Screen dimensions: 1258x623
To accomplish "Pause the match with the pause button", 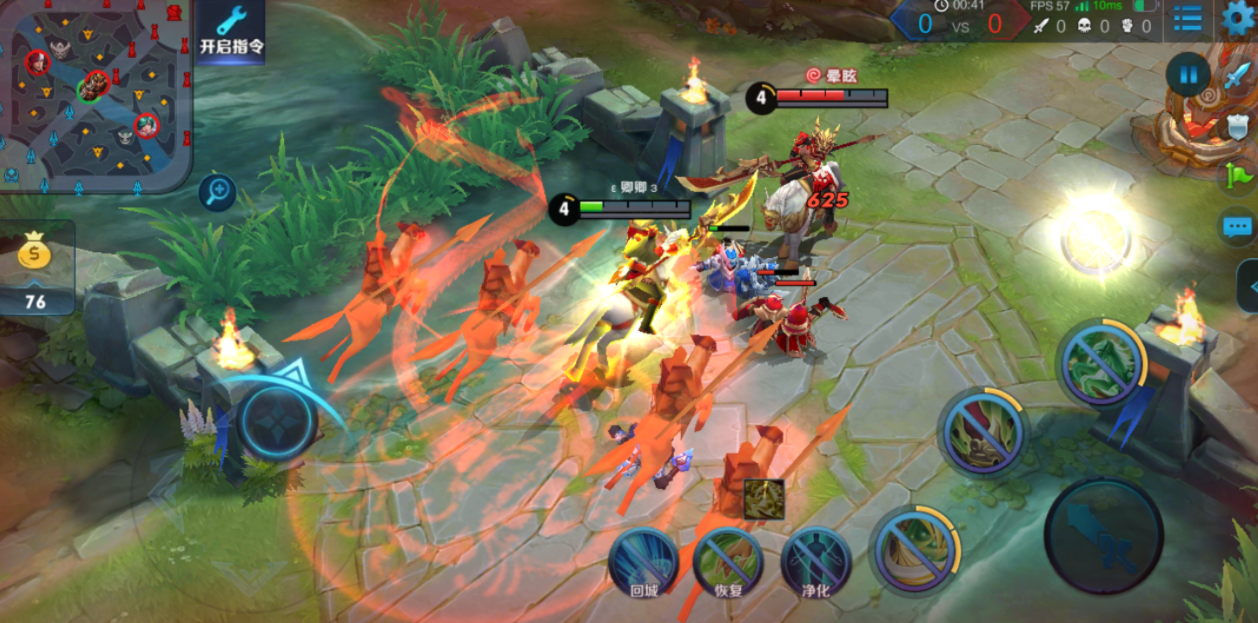I will point(1188,75).
